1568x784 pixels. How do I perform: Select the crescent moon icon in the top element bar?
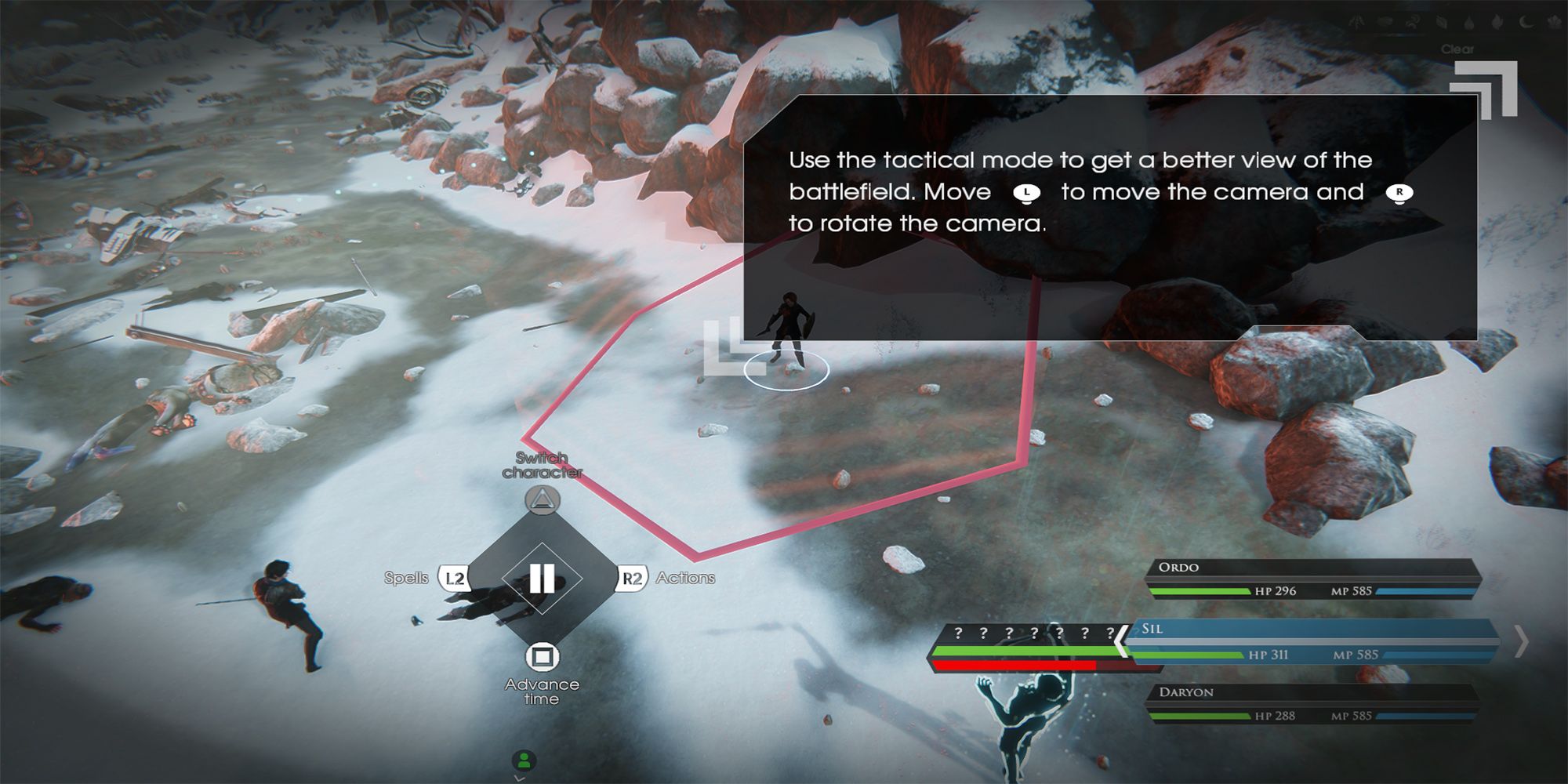tap(1527, 22)
